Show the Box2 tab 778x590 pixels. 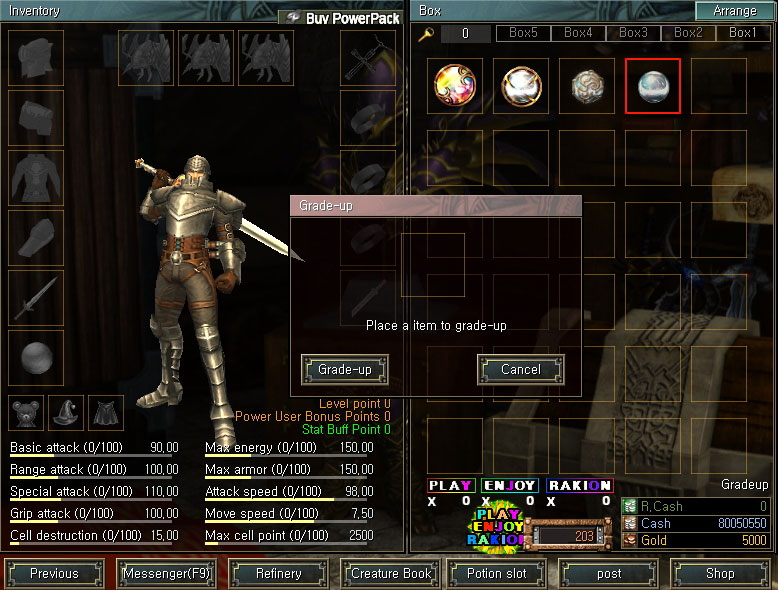point(688,33)
